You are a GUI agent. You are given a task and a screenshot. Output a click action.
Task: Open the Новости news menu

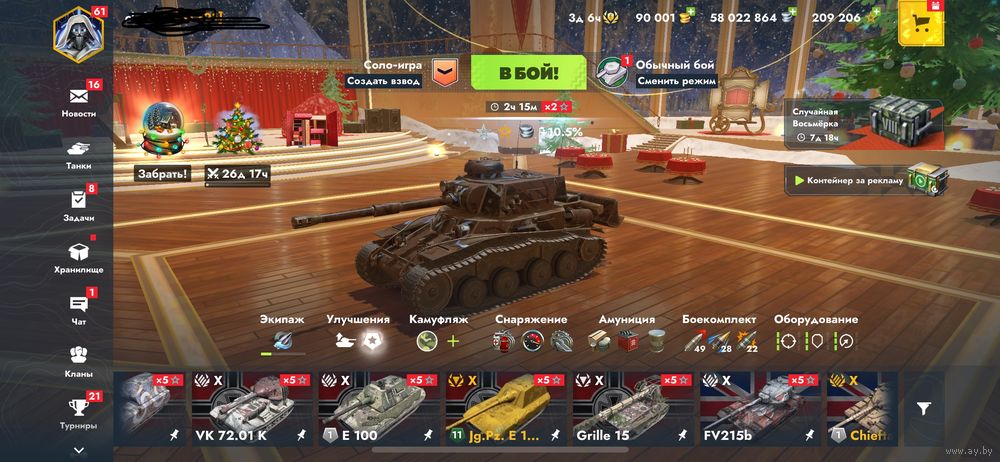[79, 99]
